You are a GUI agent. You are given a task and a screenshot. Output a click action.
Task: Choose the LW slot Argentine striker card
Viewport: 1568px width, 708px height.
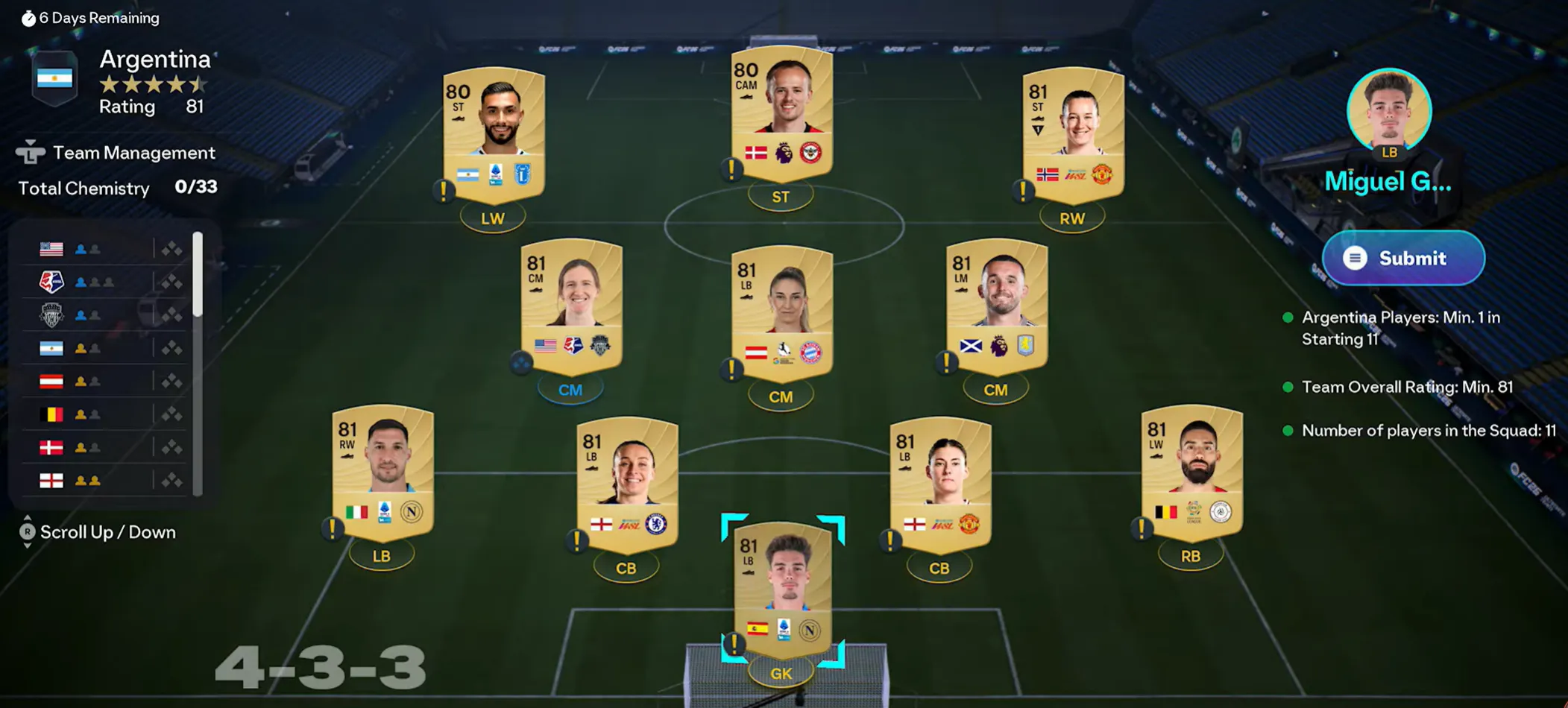tap(494, 134)
